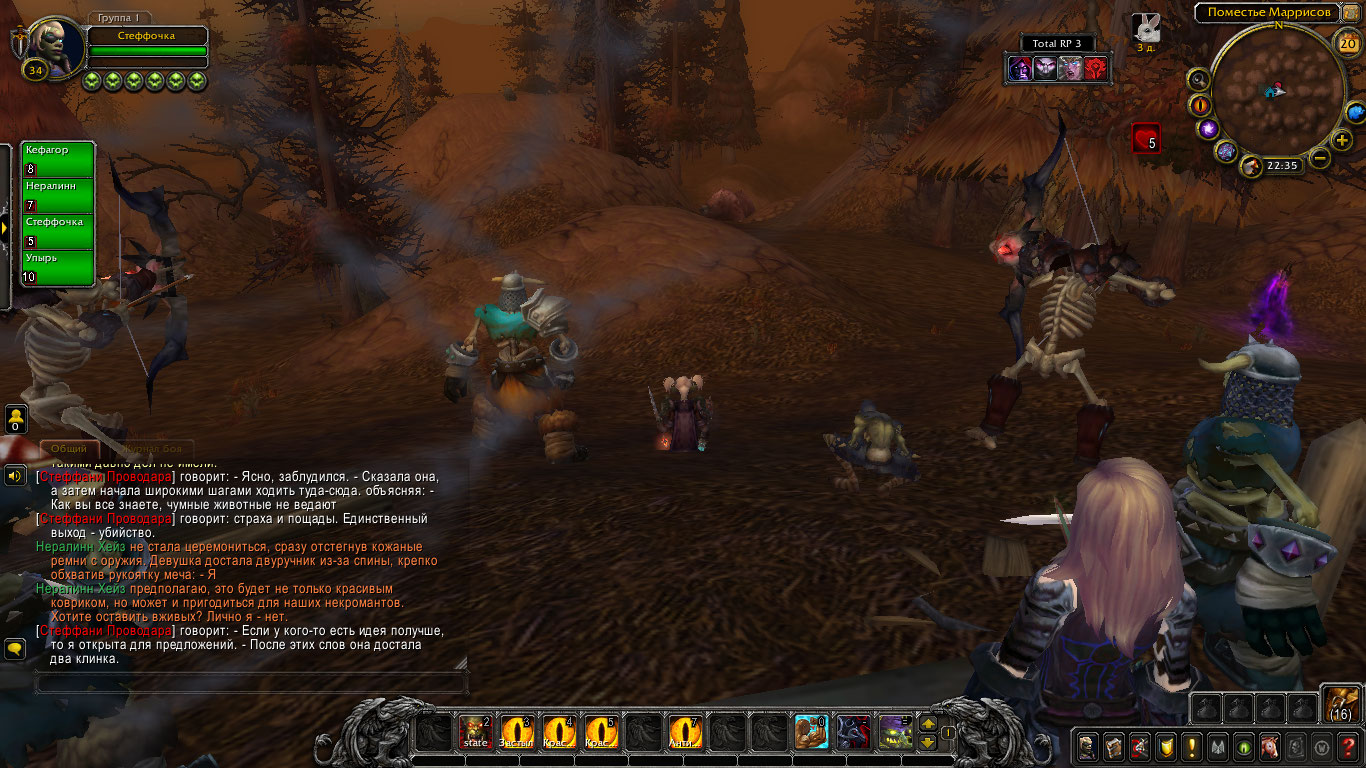Open the backpack bag slot
Image resolution: width=1366 pixels, height=768 pixels.
[1341, 704]
